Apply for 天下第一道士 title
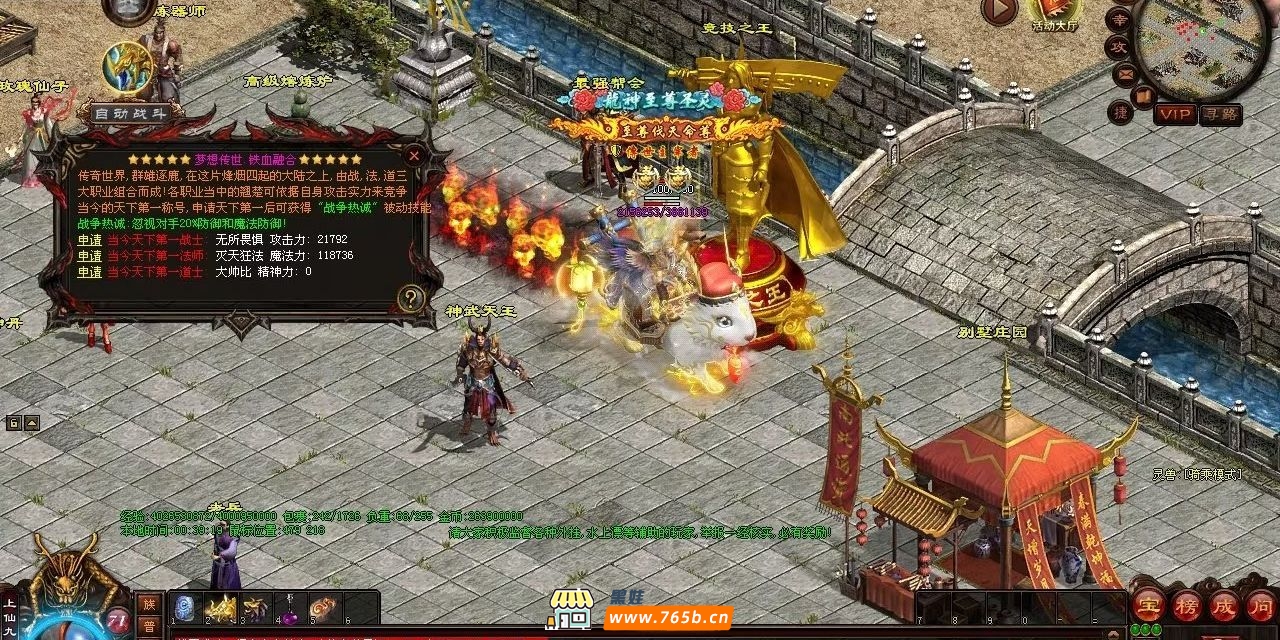Viewport: 1280px width, 640px height. point(90,272)
